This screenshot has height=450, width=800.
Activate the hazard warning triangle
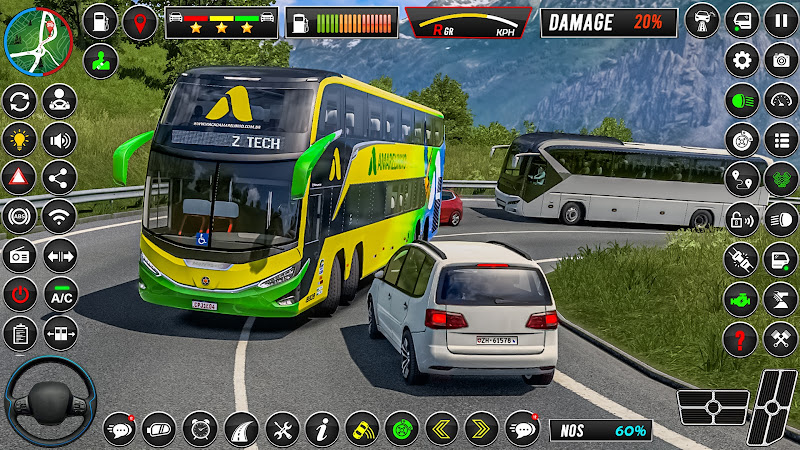tap(20, 178)
